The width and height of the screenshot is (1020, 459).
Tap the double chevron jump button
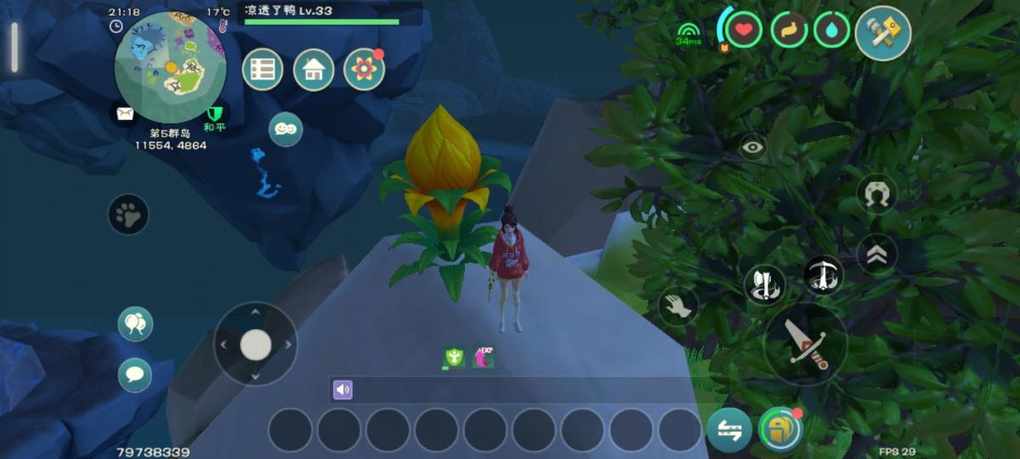(877, 255)
